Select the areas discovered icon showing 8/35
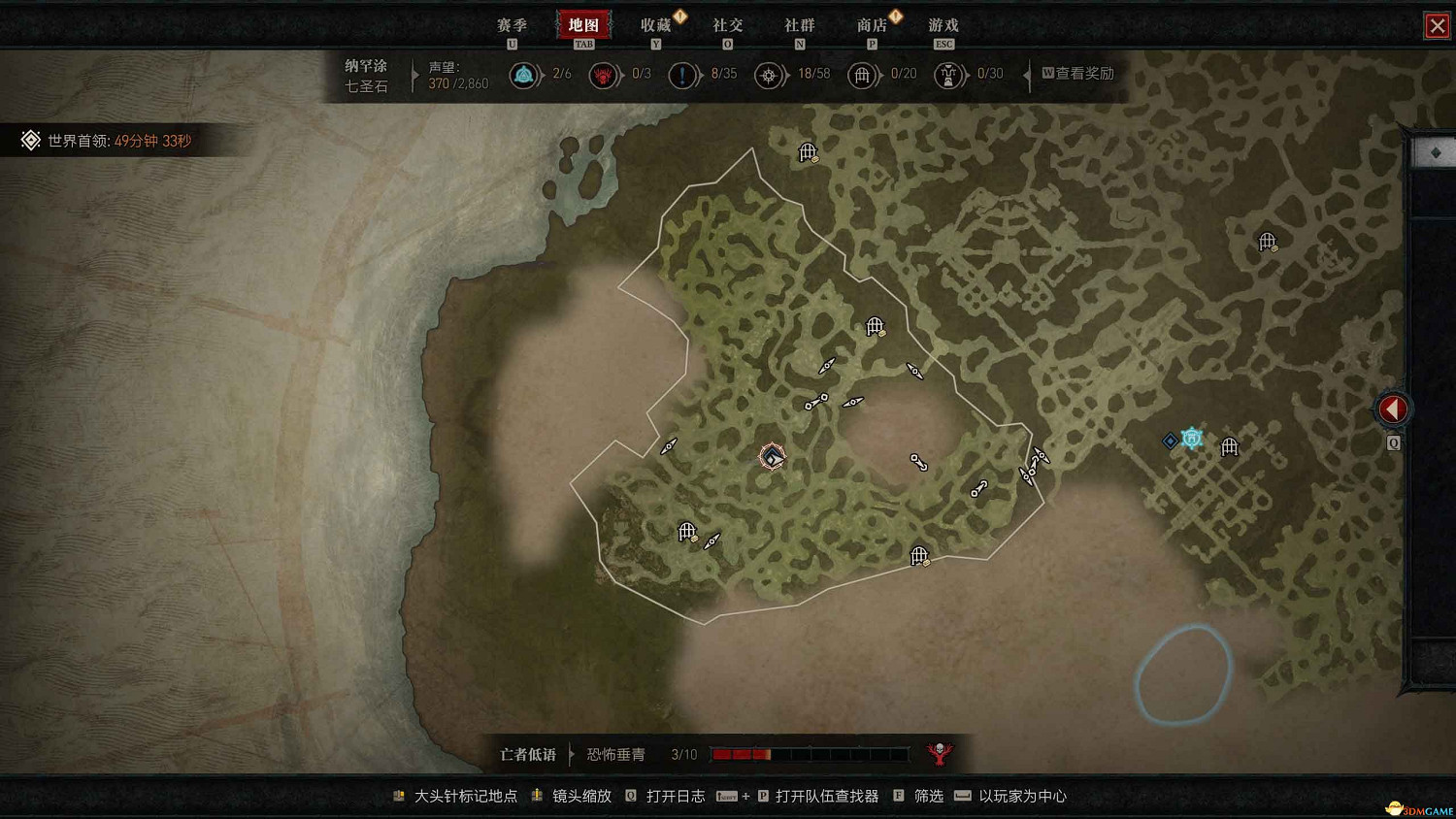 click(682, 75)
